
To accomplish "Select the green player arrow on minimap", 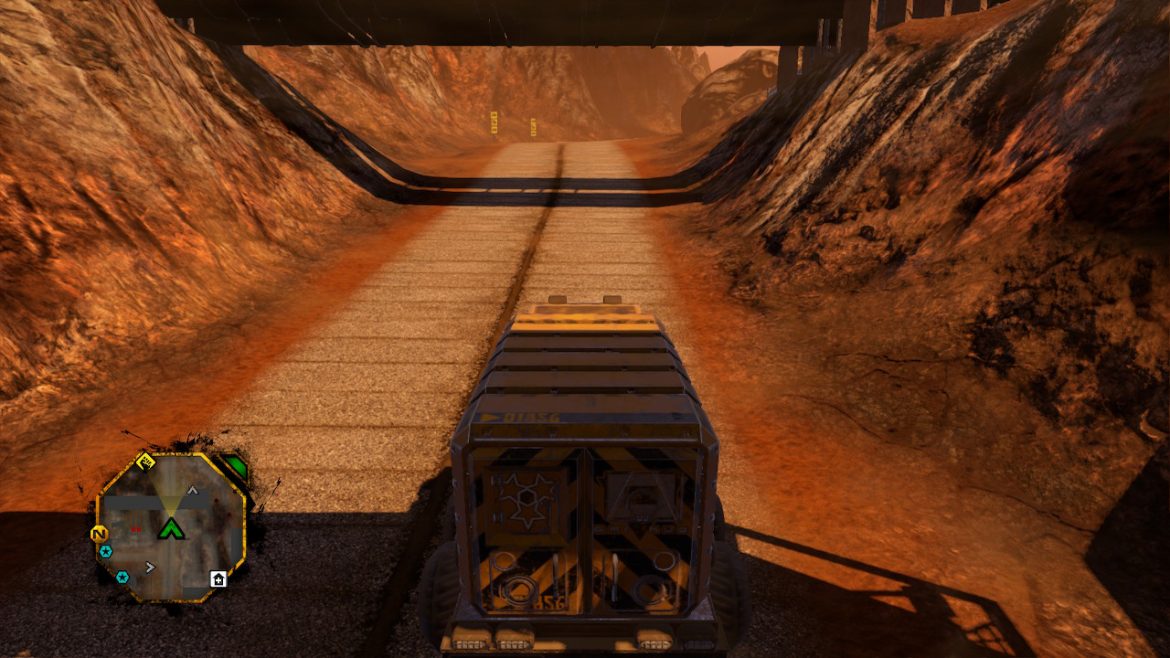I will 171,527.
